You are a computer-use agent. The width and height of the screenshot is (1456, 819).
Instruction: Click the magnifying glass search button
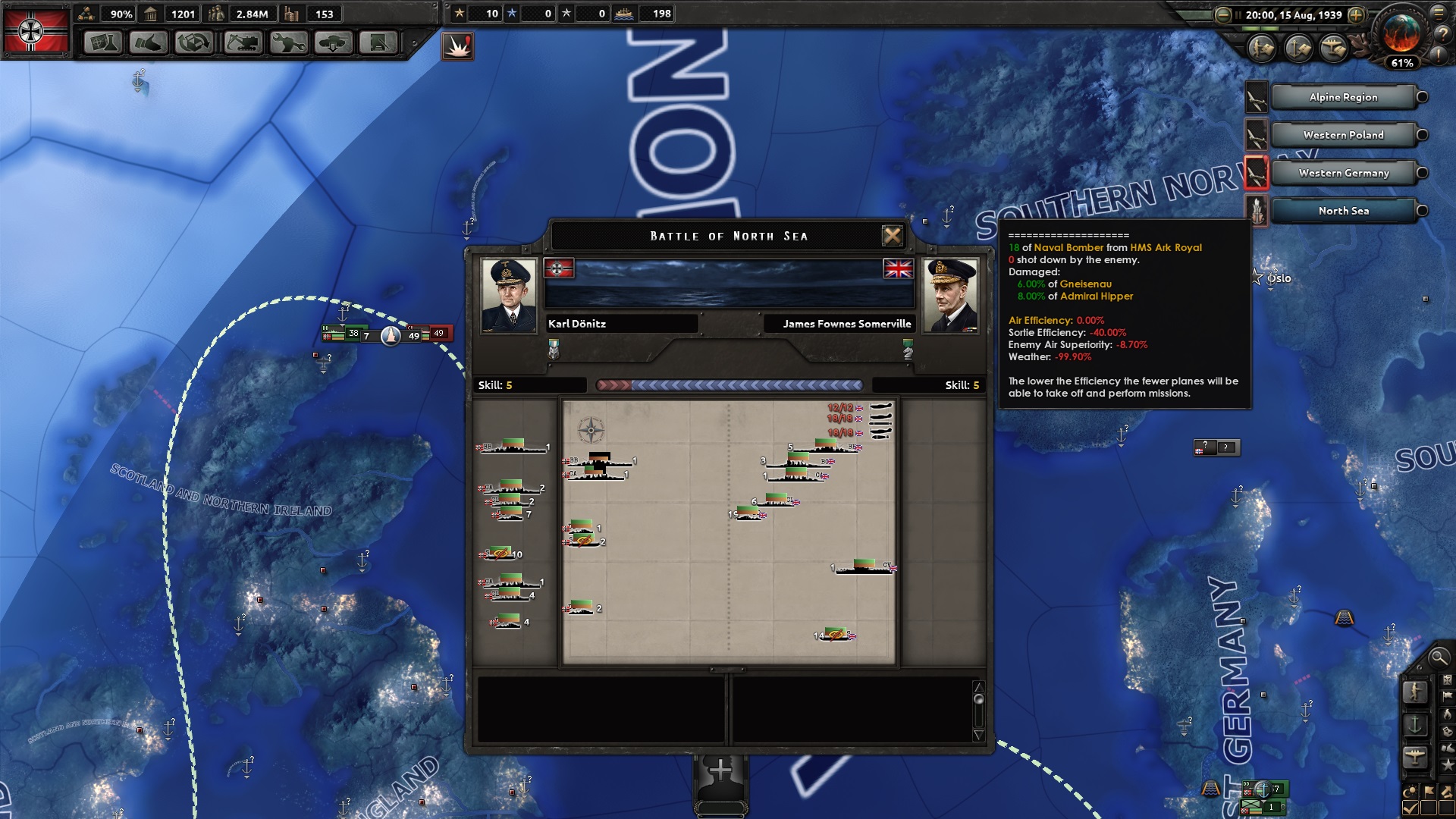tap(1438, 657)
